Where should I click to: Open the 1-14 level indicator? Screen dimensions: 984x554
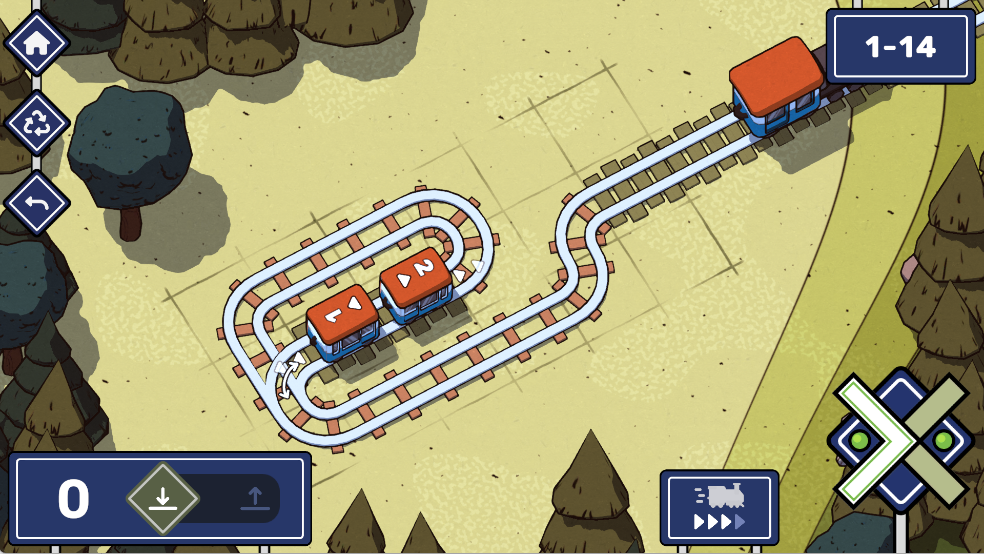(x=900, y=47)
